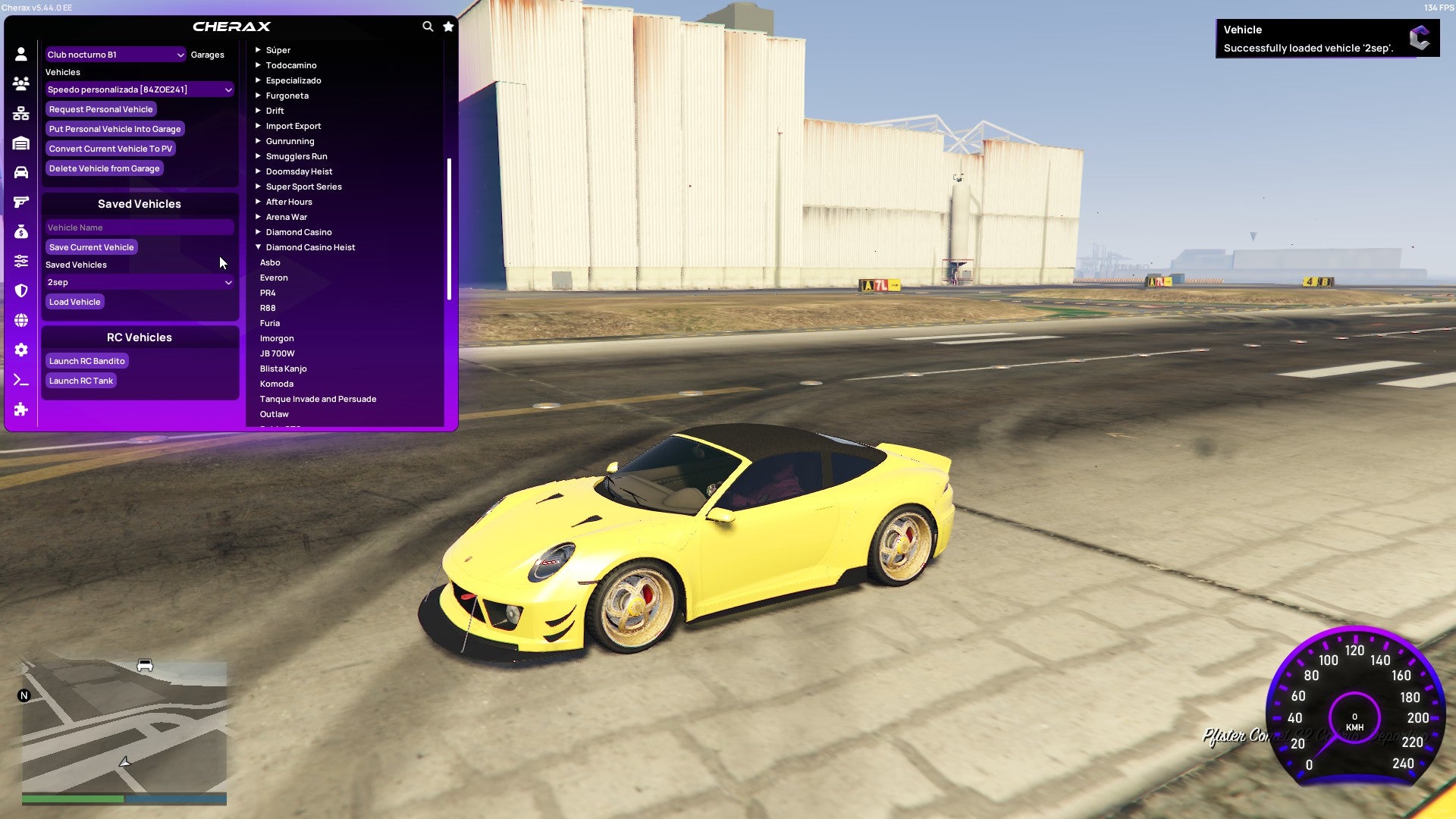
Task: Click the money bag icon
Action: tap(20, 231)
